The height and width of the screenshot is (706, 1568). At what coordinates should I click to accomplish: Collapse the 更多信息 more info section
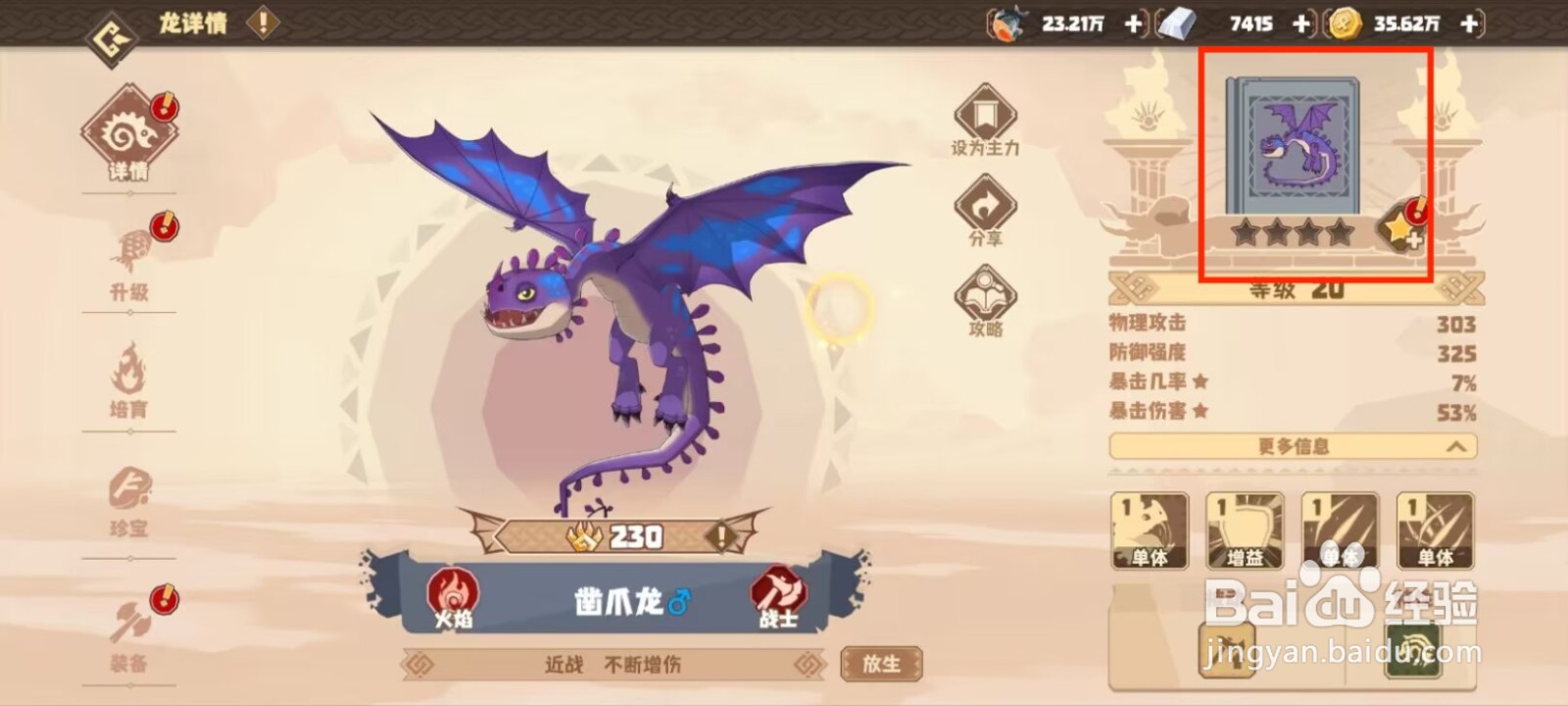1294,446
